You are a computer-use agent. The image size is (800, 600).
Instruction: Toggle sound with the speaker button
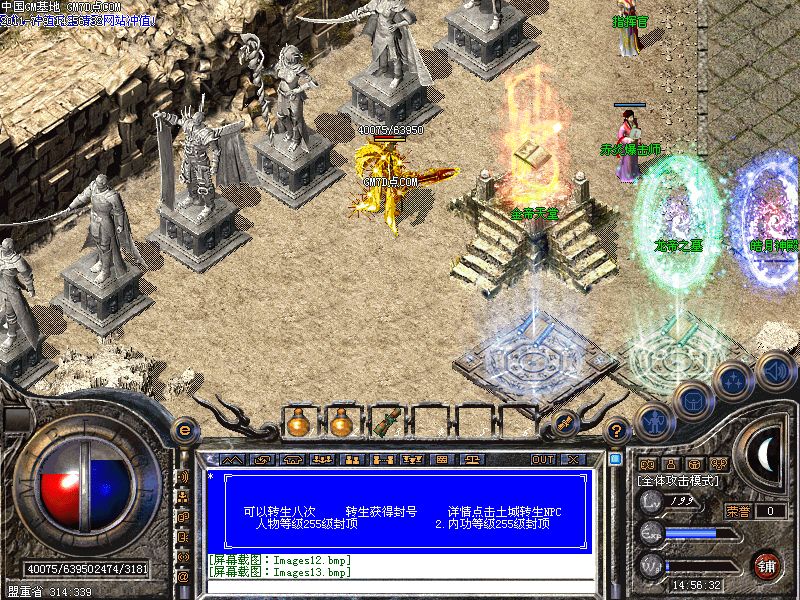[x=776, y=369]
